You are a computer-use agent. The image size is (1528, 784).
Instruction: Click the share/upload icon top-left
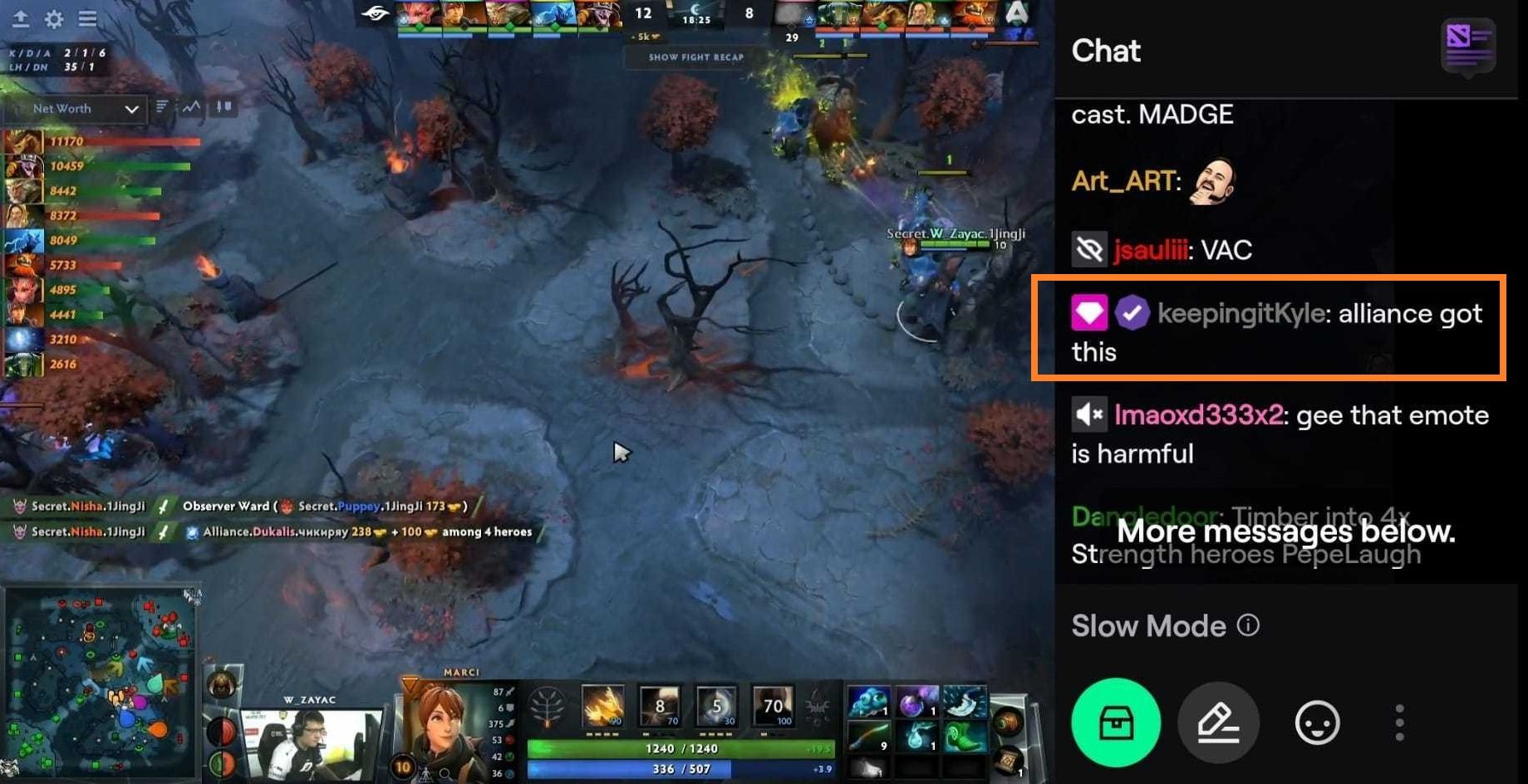tap(20, 18)
